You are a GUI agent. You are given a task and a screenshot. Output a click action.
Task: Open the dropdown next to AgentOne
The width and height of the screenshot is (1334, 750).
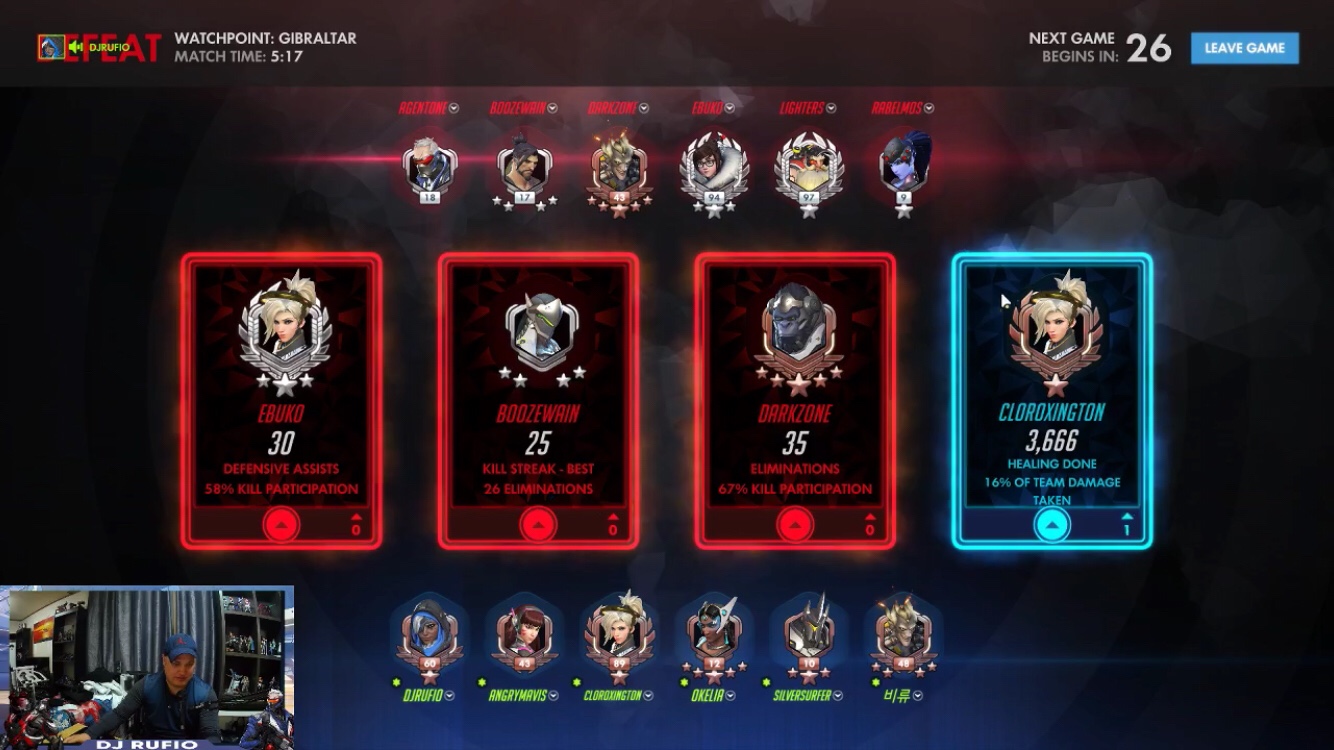tap(454, 108)
